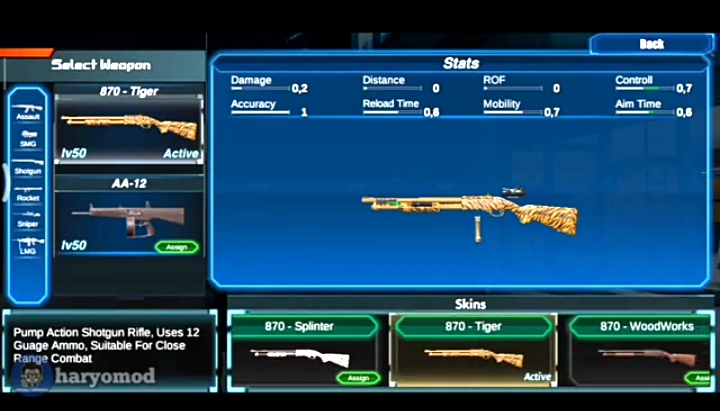Viewport: 720px width, 411px height.
Task: Switch to the SMG category
Action: click(x=28, y=138)
